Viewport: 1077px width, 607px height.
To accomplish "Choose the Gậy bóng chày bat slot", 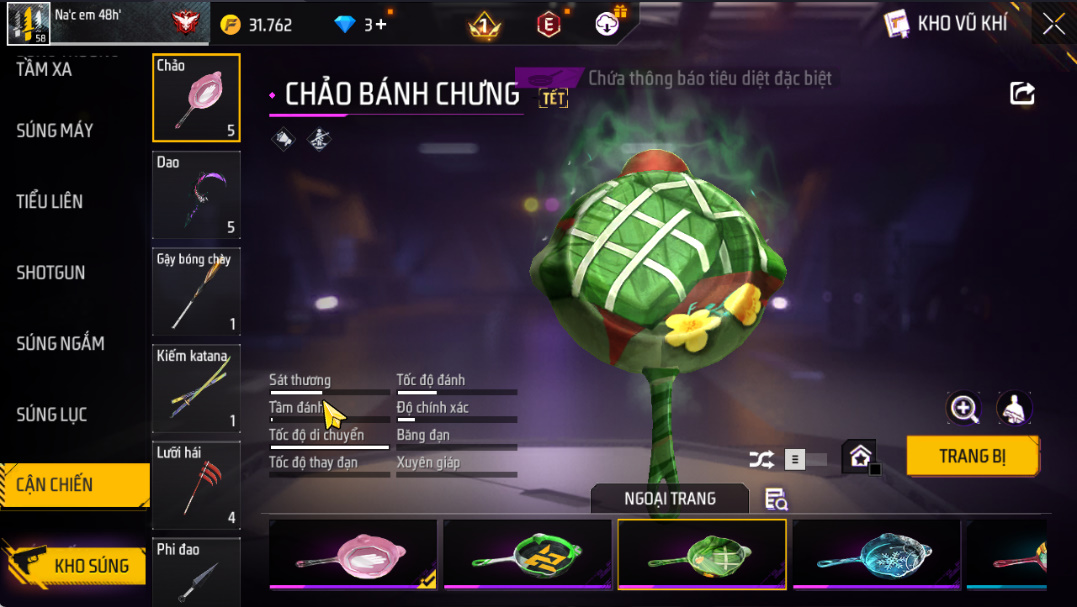I will 196,292.
